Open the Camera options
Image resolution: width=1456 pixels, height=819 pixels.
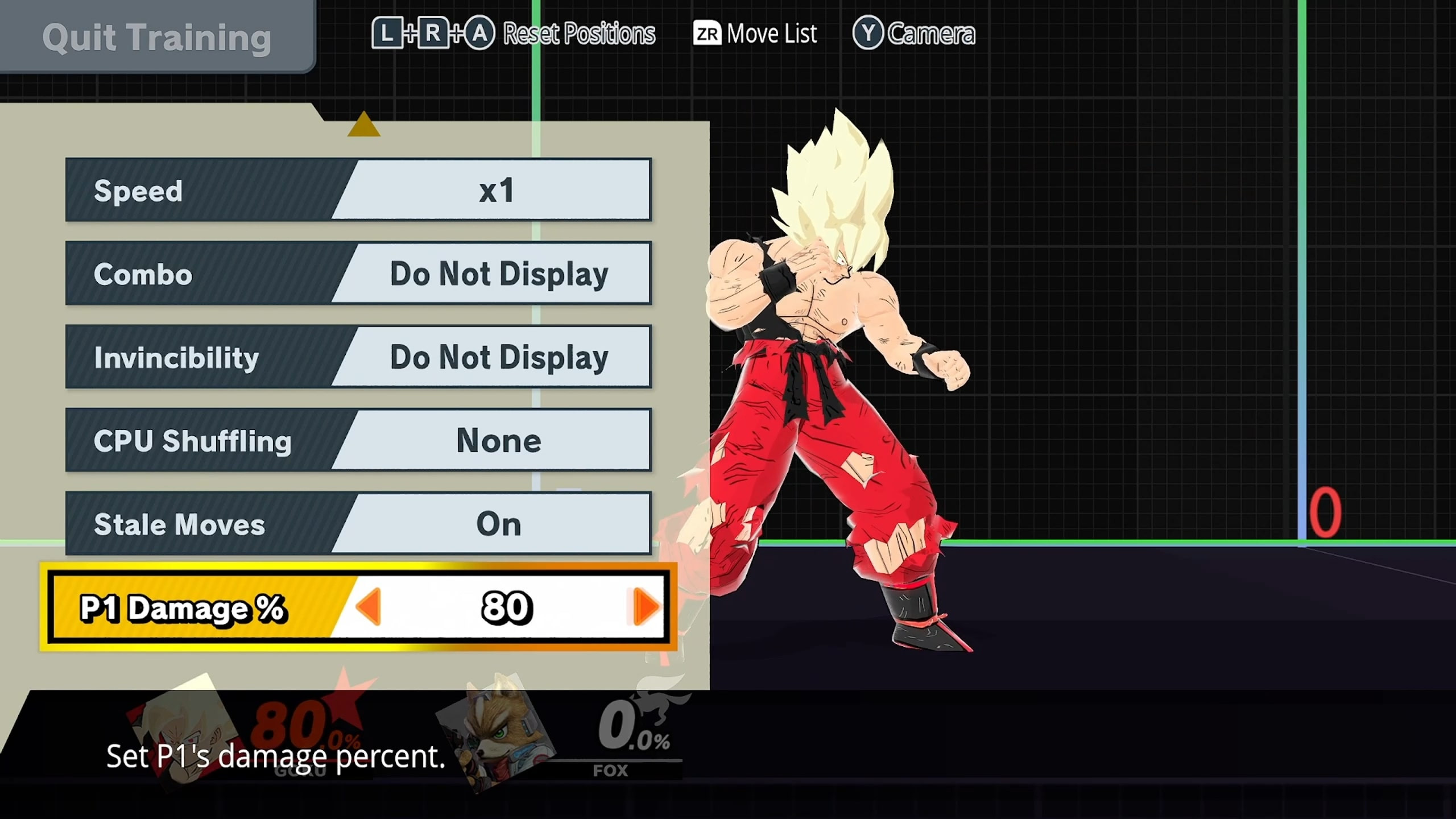tap(933, 33)
